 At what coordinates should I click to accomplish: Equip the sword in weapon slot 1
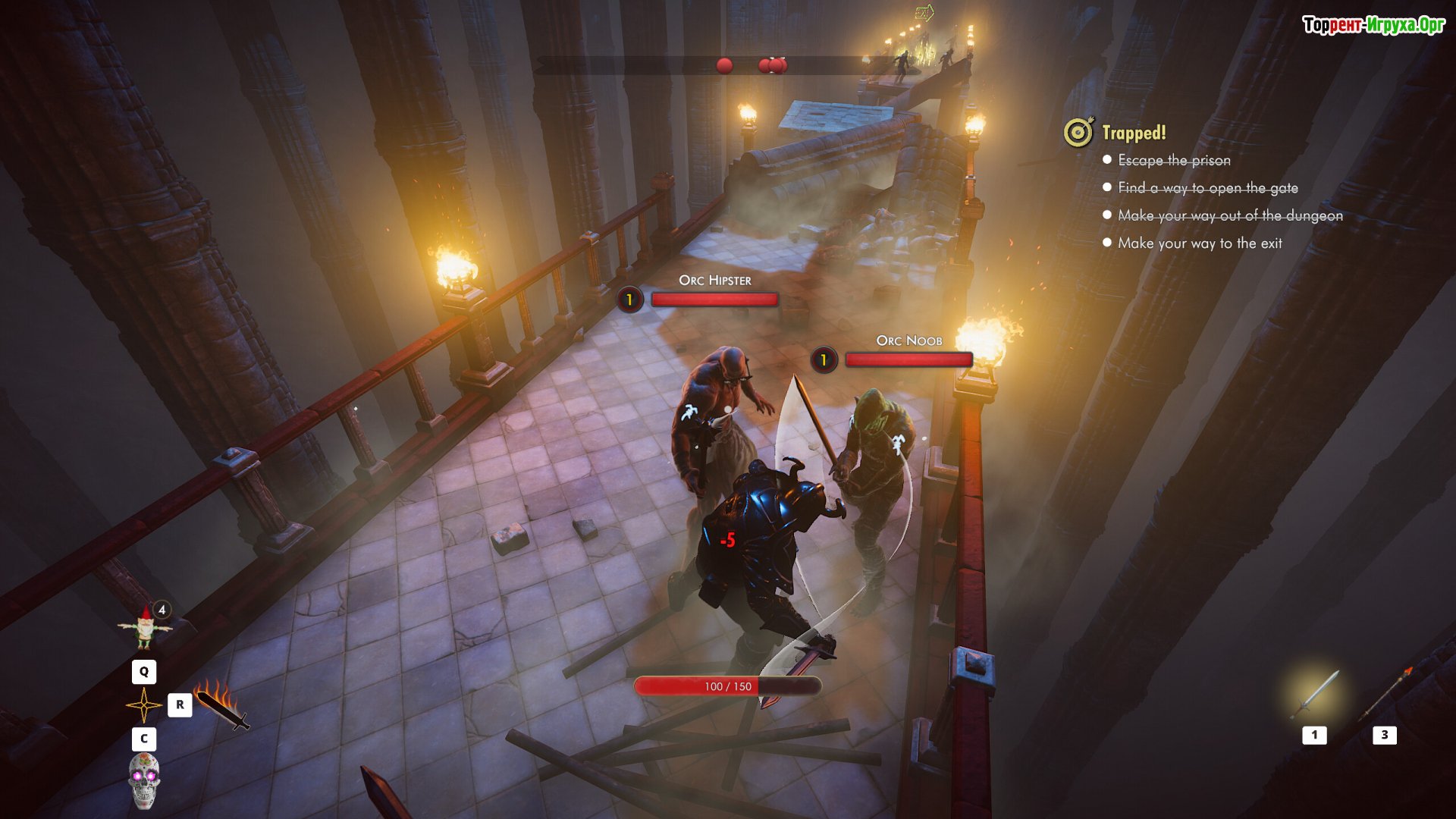(1315, 695)
